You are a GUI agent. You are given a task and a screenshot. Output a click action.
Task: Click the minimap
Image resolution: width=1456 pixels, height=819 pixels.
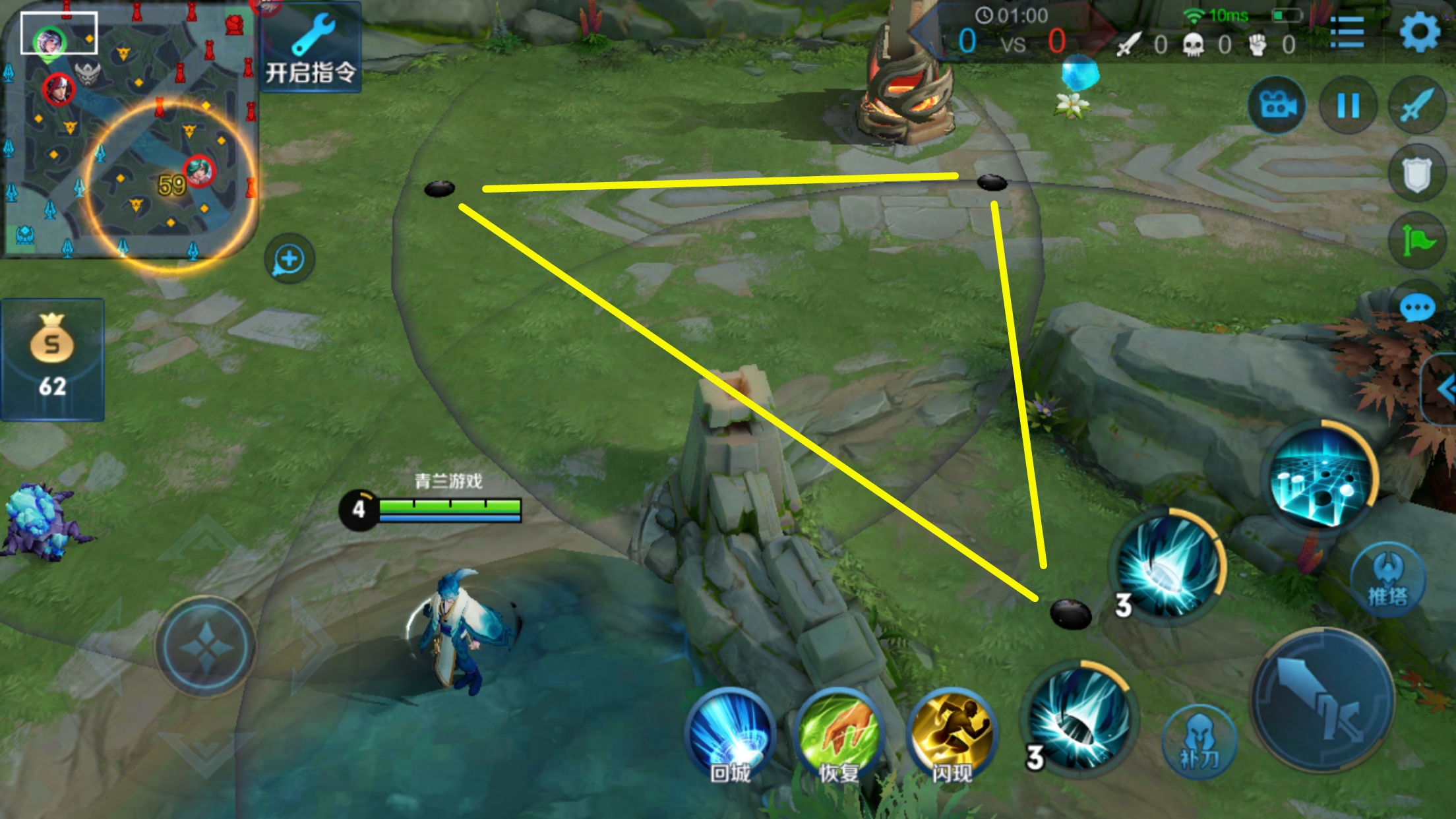pyautogui.click(x=129, y=132)
